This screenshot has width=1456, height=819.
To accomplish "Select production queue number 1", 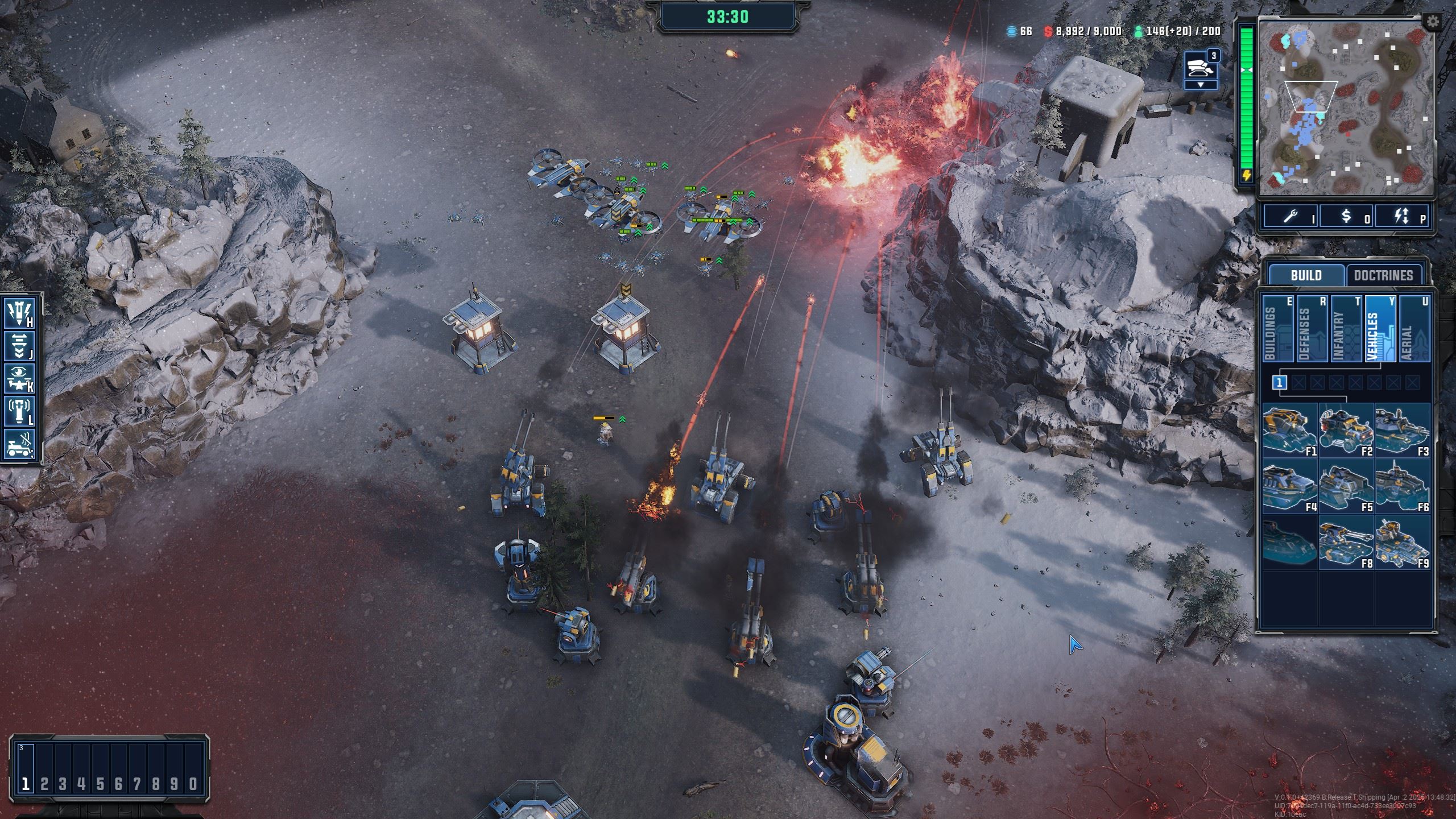I will pos(1279,383).
